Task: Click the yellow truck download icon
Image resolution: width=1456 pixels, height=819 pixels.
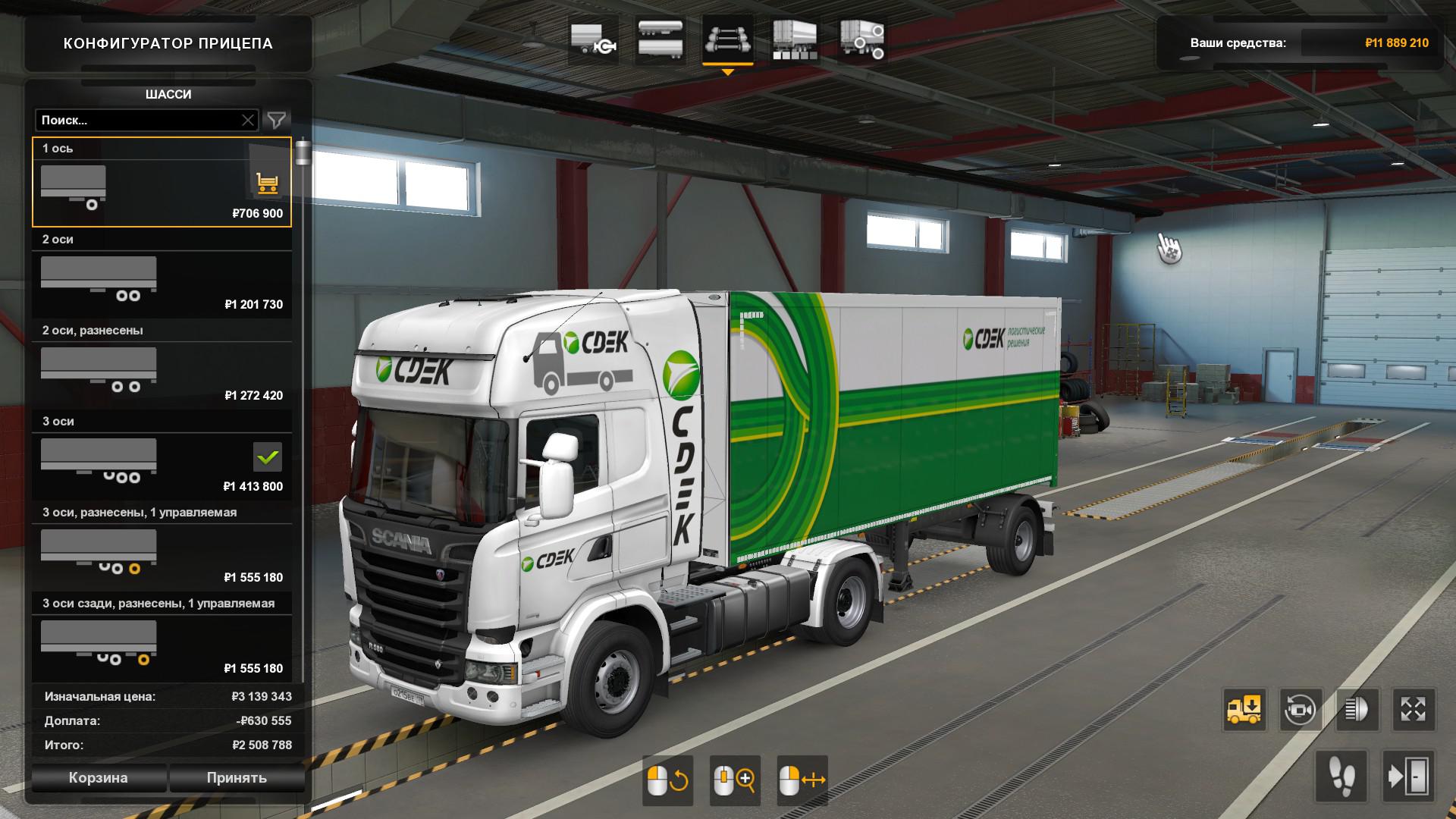Action: point(1244,710)
